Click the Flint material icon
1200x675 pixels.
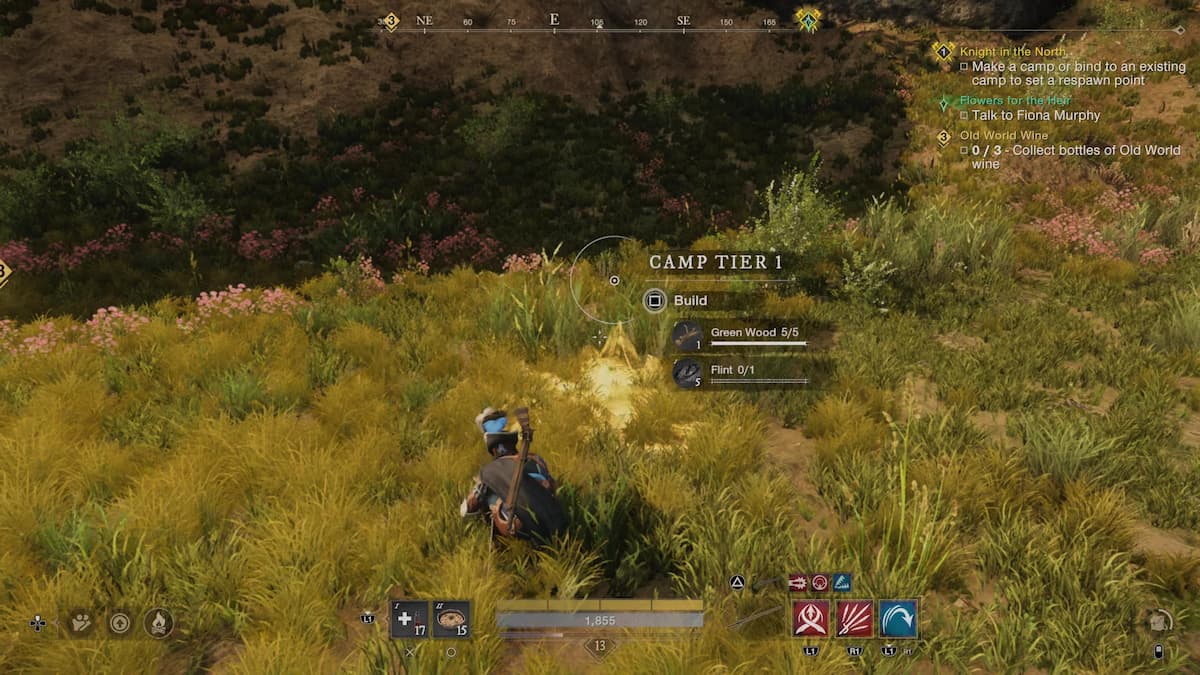(687, 373)
